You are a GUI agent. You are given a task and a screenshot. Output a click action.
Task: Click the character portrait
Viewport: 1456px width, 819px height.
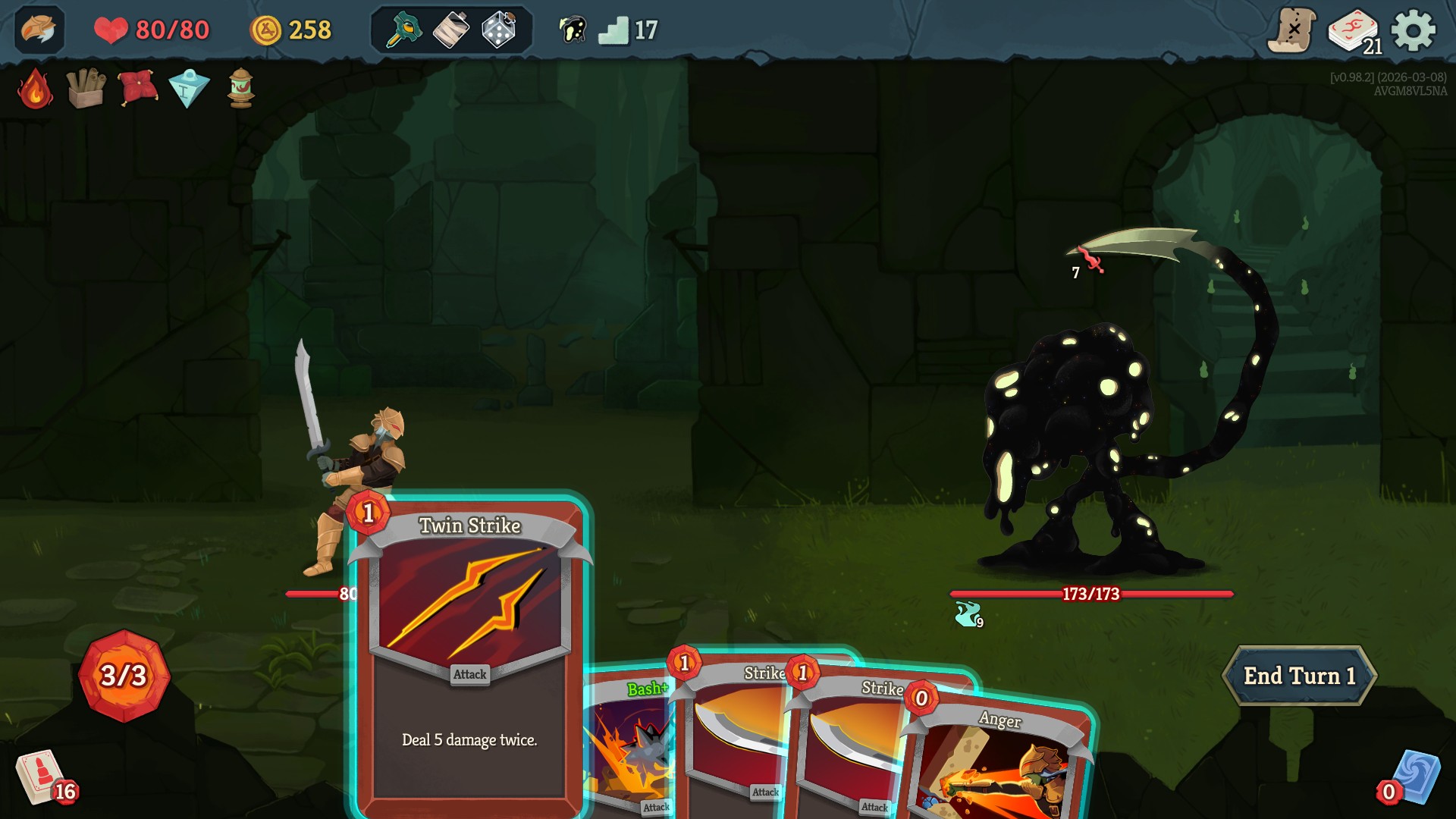point(39,31)
